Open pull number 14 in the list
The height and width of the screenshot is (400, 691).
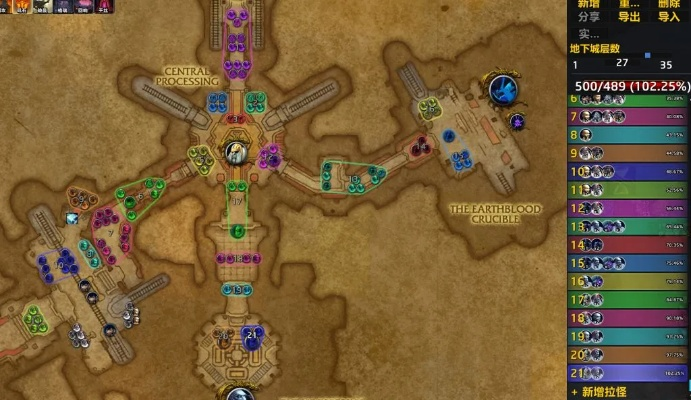(x=628, y=244)
